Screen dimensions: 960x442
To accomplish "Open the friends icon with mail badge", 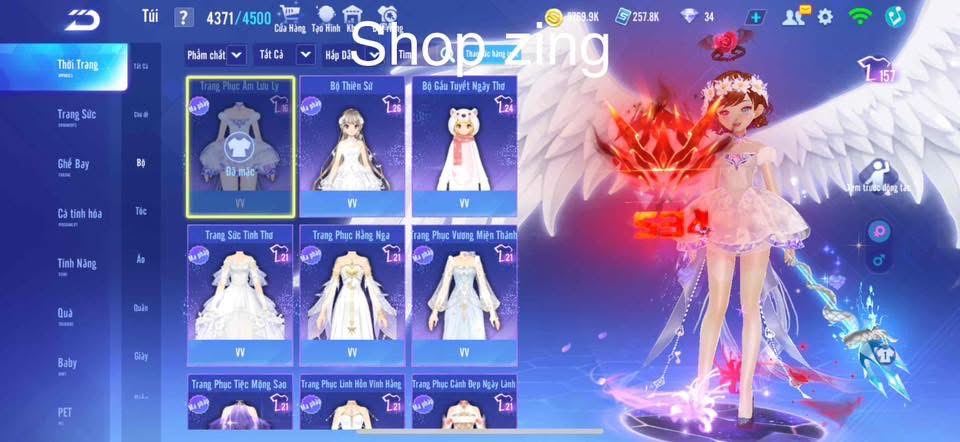I will coord(794,17).
